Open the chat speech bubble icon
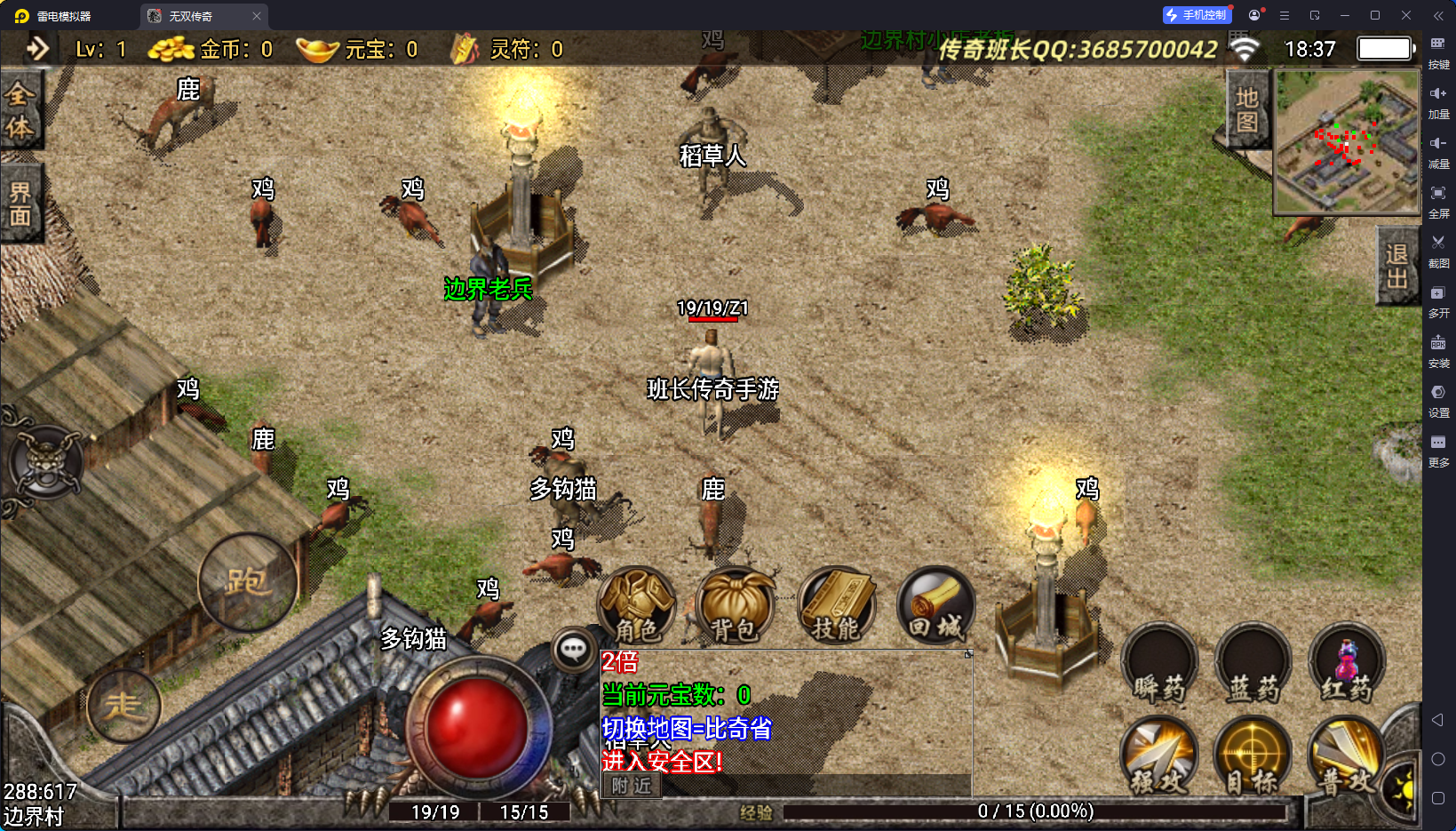1456x831 pixels. 574,650
